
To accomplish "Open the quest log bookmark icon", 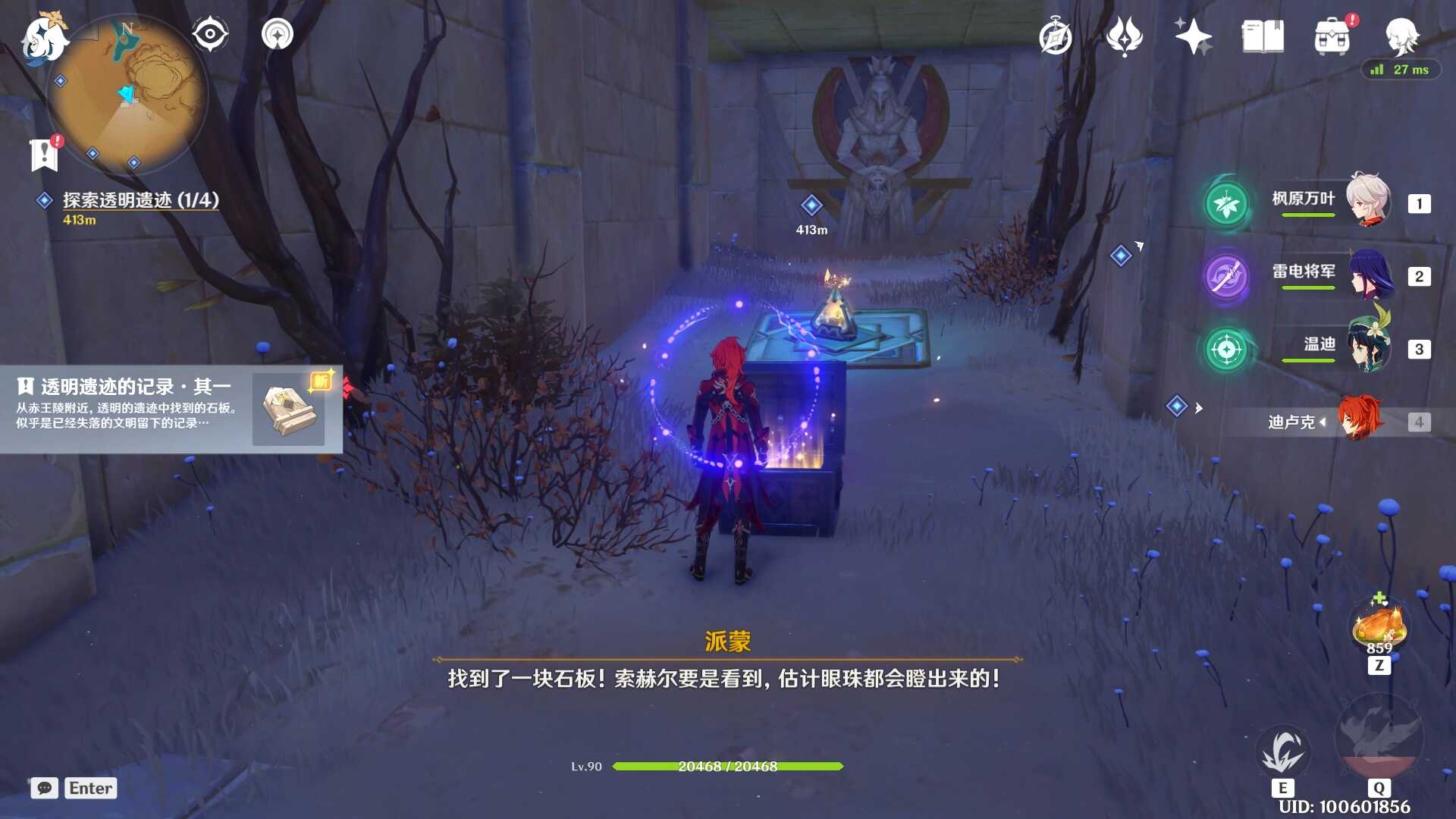I will tap(45, 155).
